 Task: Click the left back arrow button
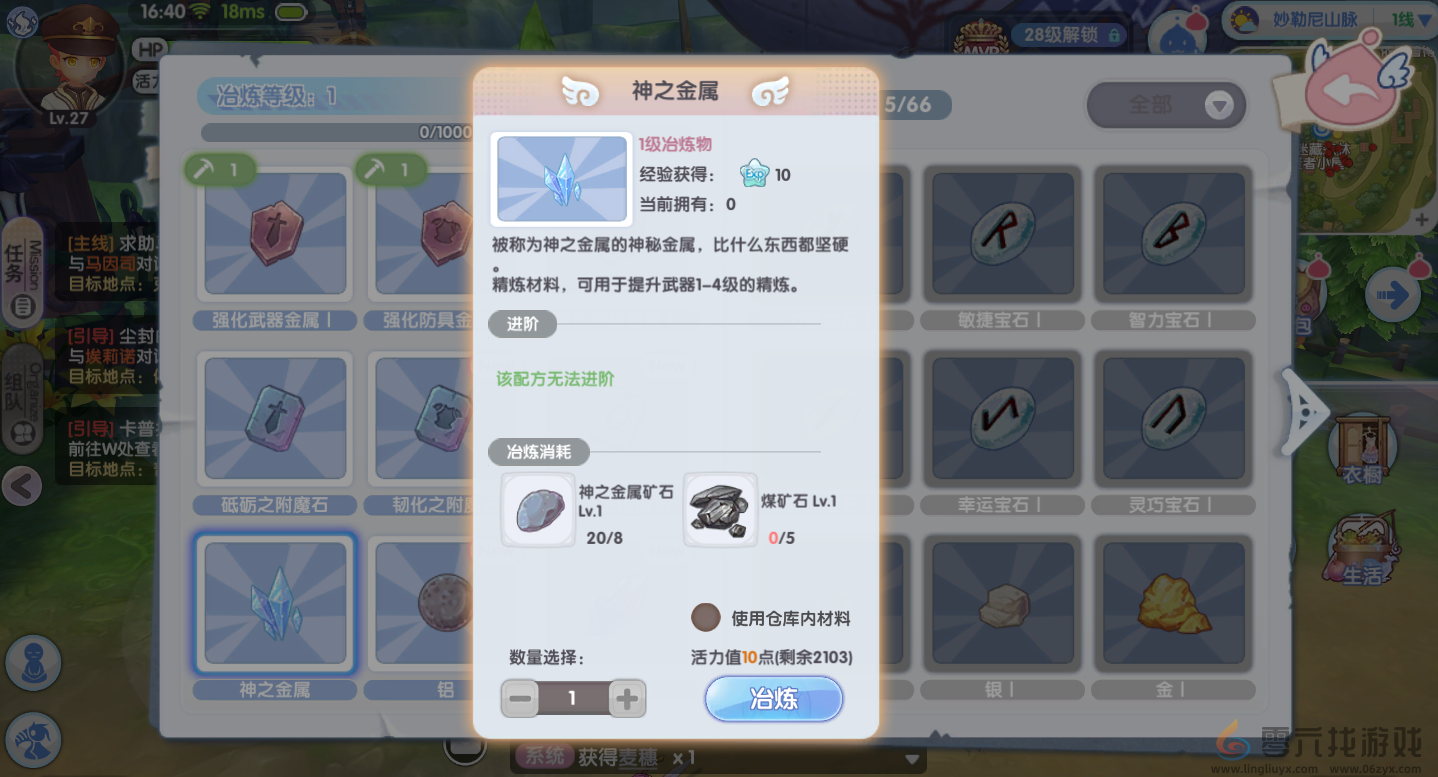pyautogui.click(x=22, y=487)
